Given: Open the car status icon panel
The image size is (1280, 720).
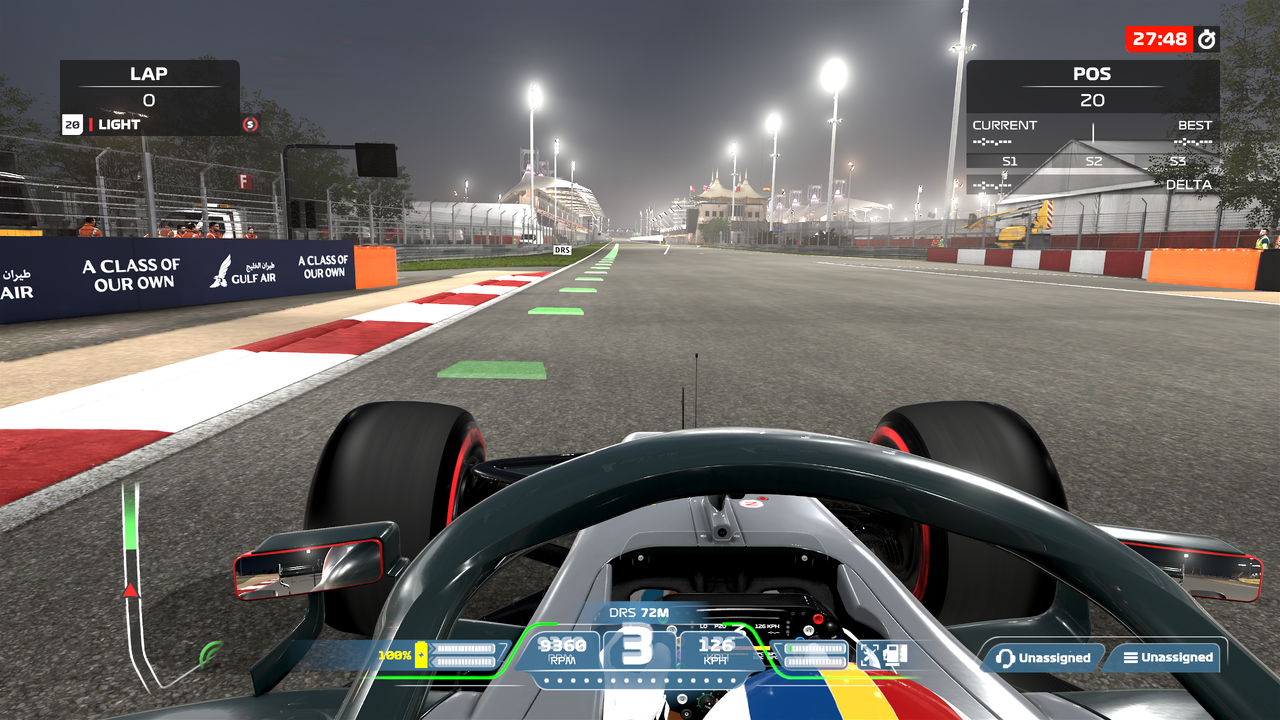Looking at the screenshot, I should click(883, 656).
